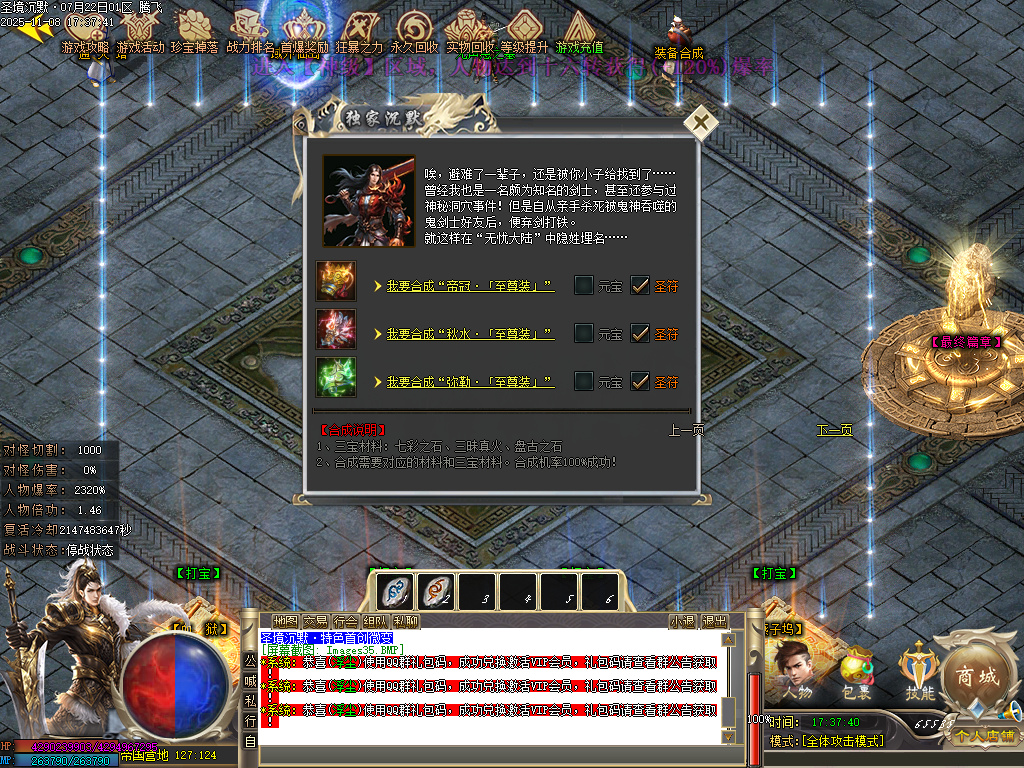Open the 游戏活动 events icon
Viewport: 1024px width, 768px height.
[x=140, y=32]
